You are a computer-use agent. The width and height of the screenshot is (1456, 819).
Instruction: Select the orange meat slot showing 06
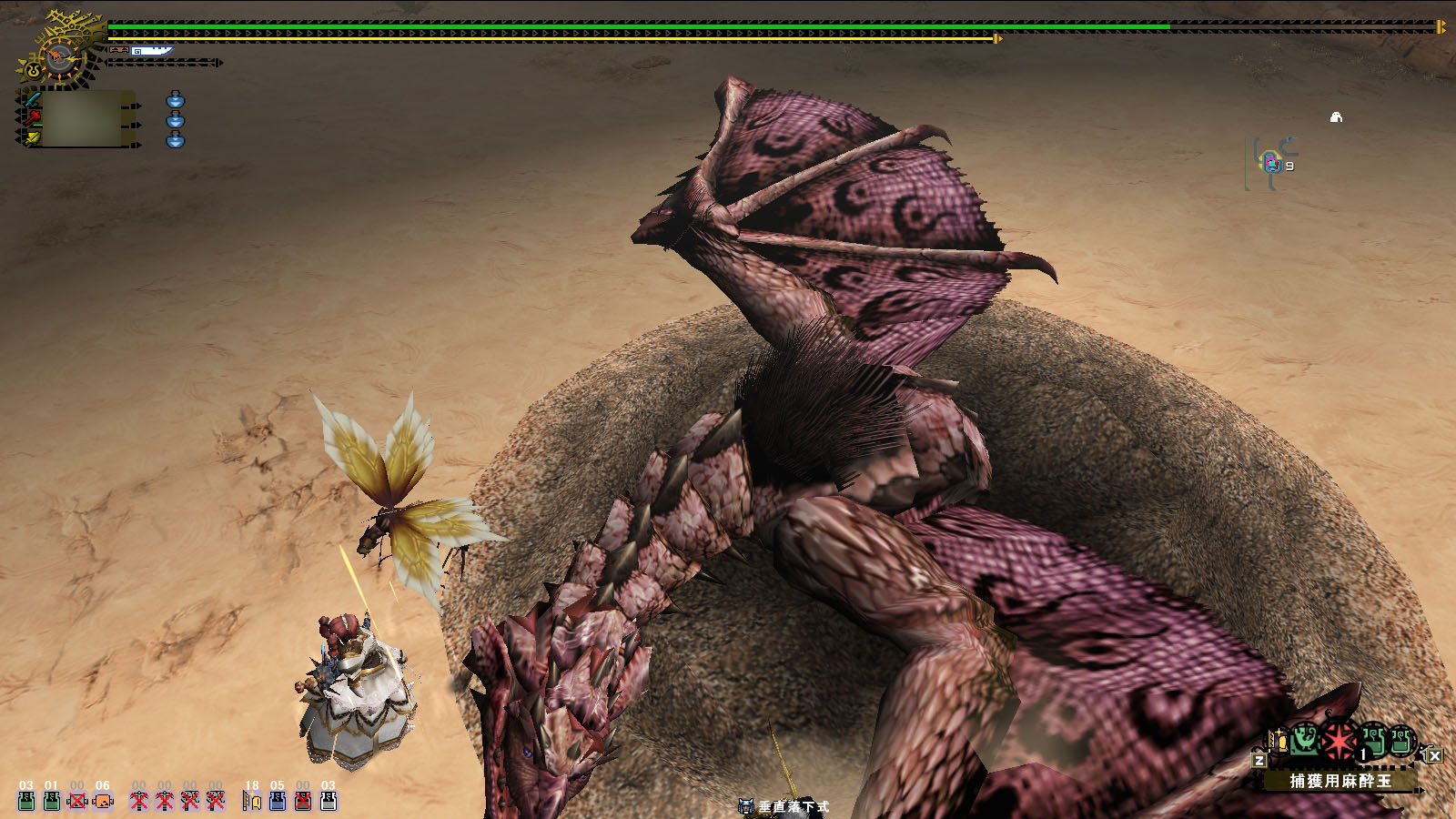[102, 799]
